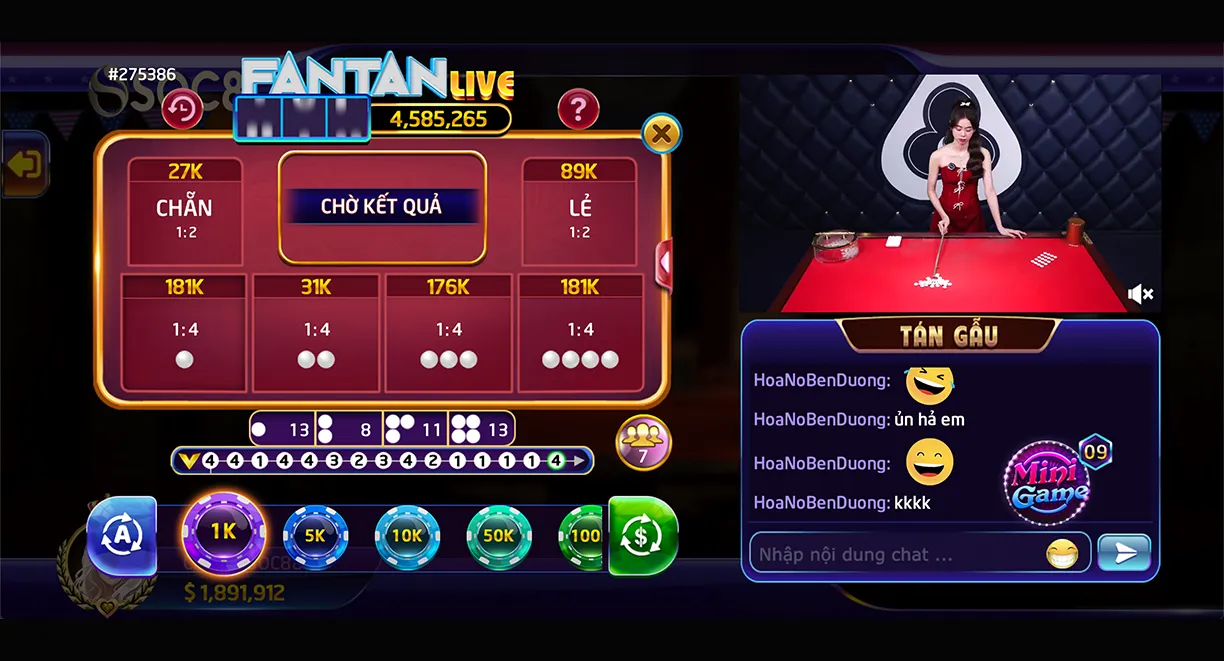This screenshot has width=1224, height=661.
Task: Click the chat input field
Action: pyautogui.click(x=895, y=553)
